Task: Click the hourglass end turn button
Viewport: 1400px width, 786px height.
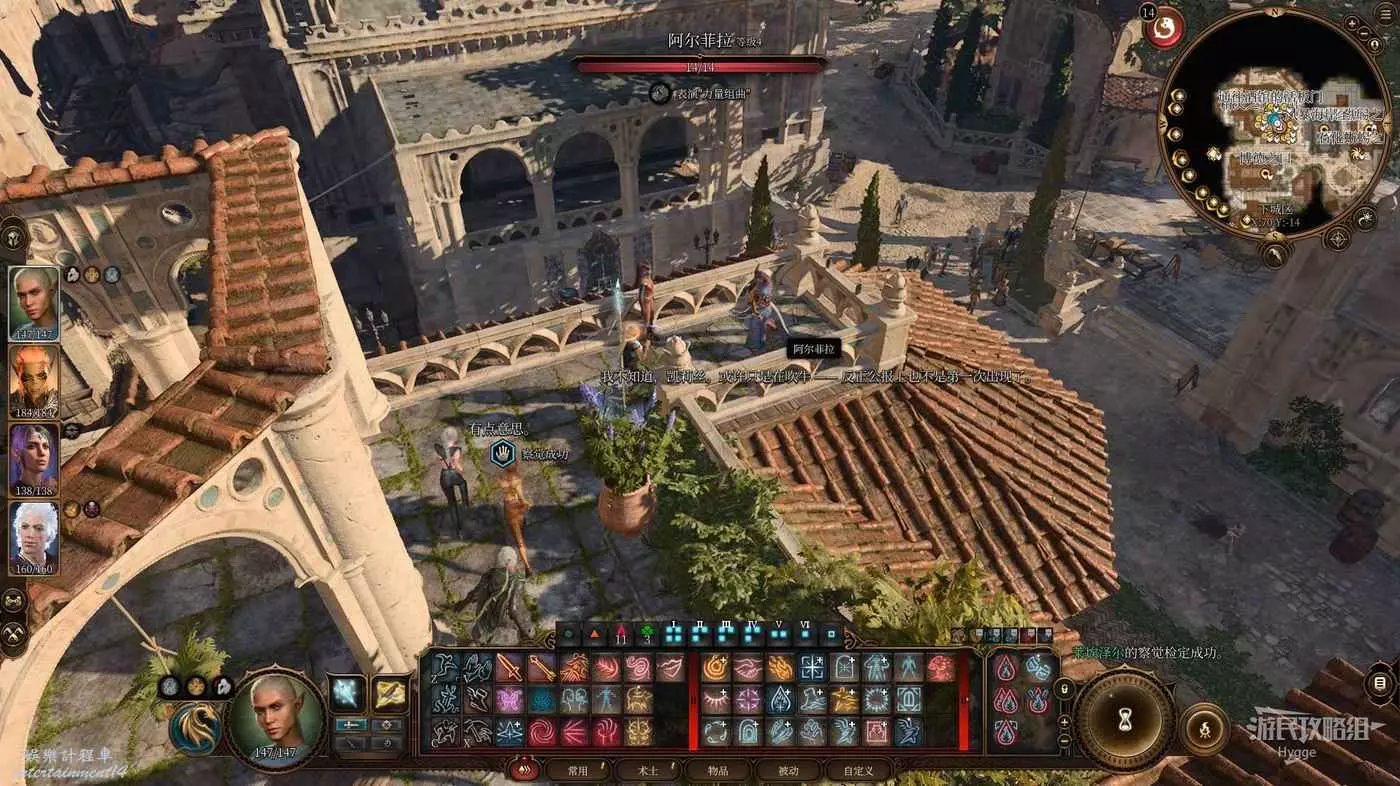Action: pyautogui.click(x=1124, y=719)
